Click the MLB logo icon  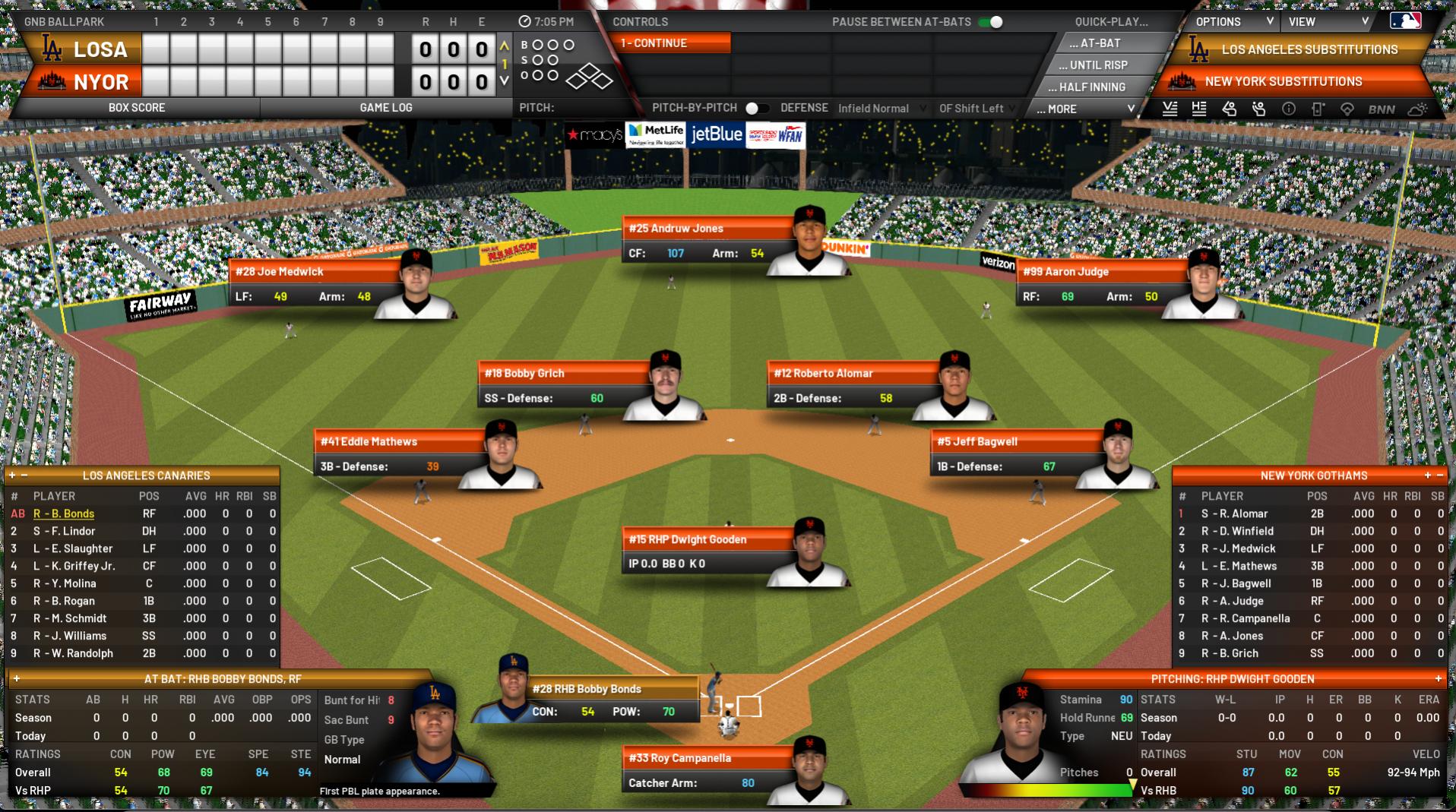[1404, 21]
